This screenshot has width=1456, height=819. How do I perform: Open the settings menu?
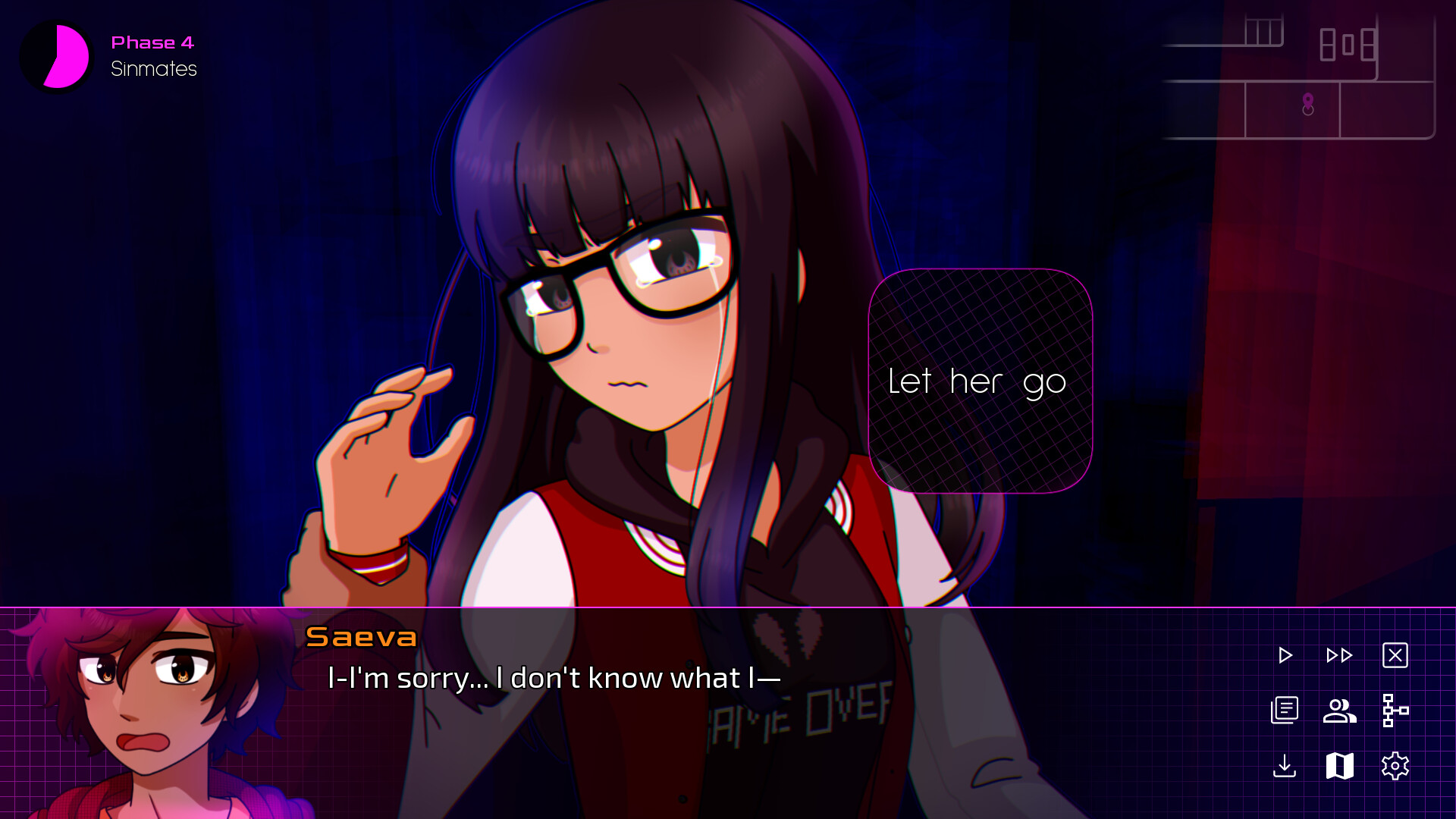[x=1395, y=767]
